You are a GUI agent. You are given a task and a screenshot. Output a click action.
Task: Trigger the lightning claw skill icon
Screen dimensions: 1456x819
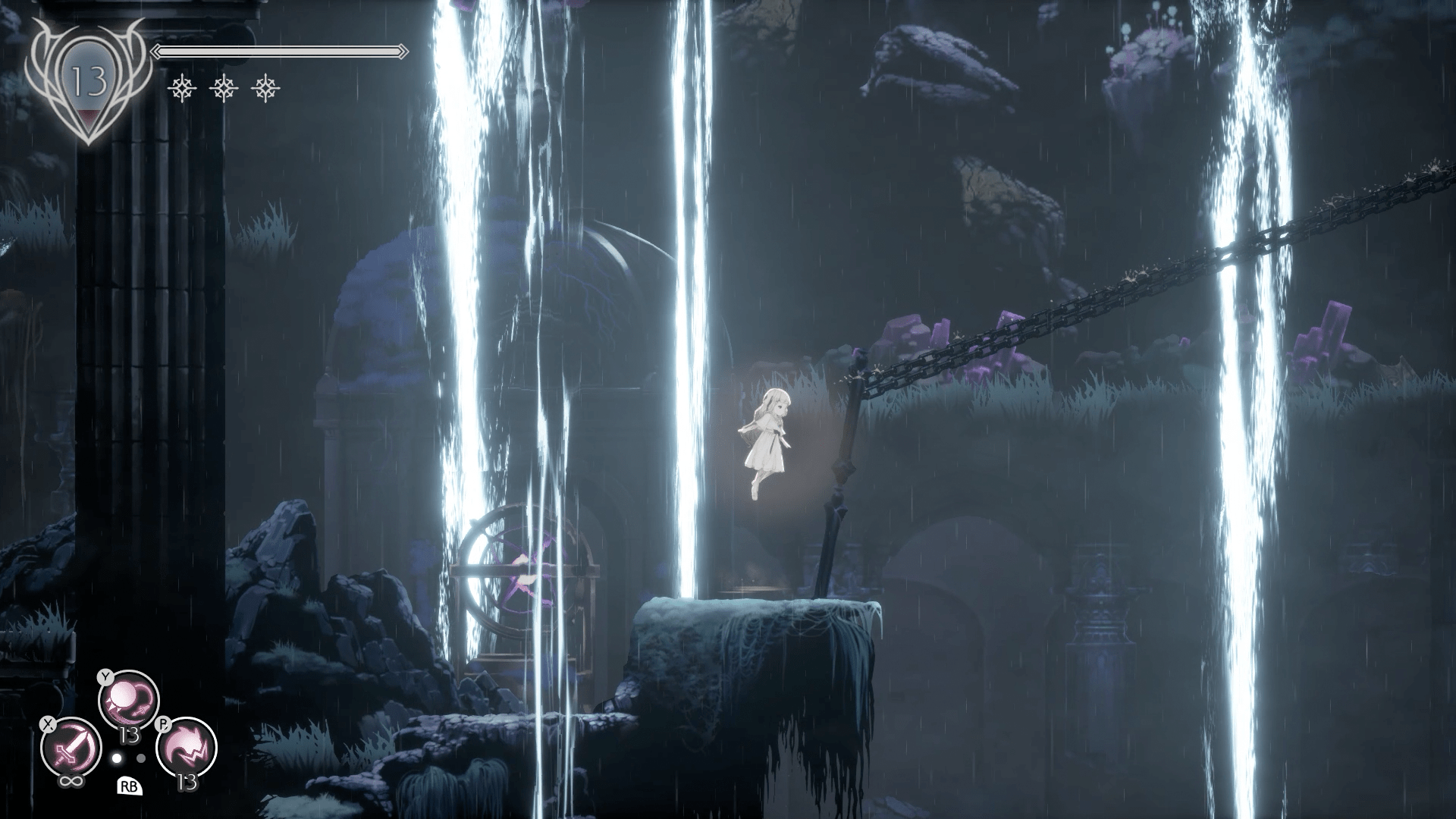coord(187,748)
